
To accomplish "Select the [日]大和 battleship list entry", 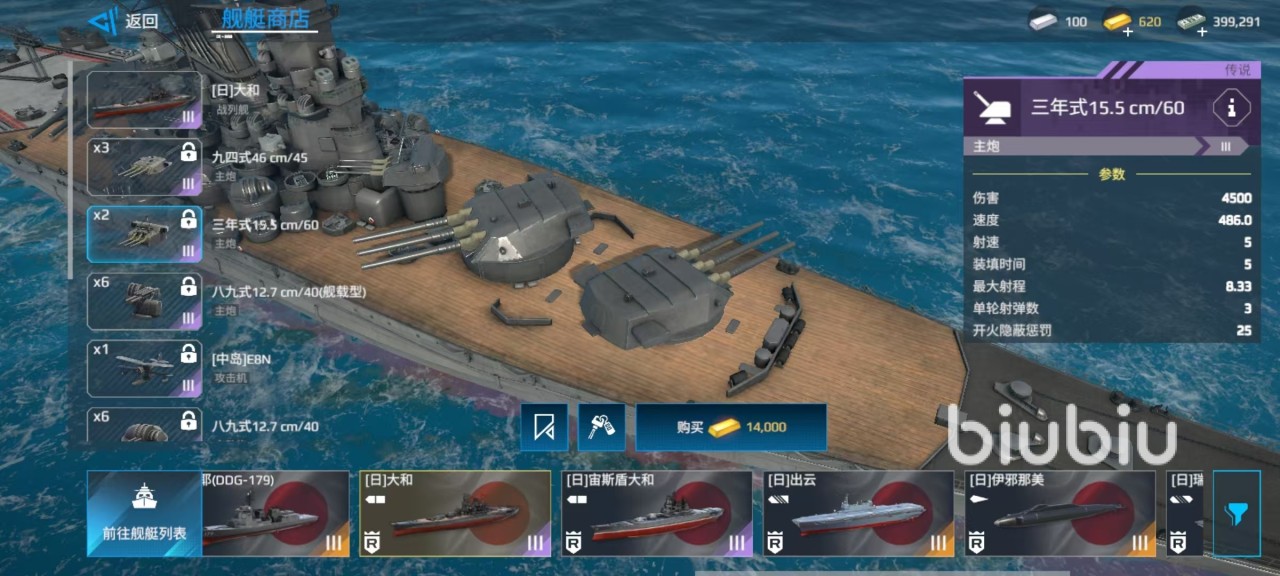I will pyautogui.click(x=145, y=100).
